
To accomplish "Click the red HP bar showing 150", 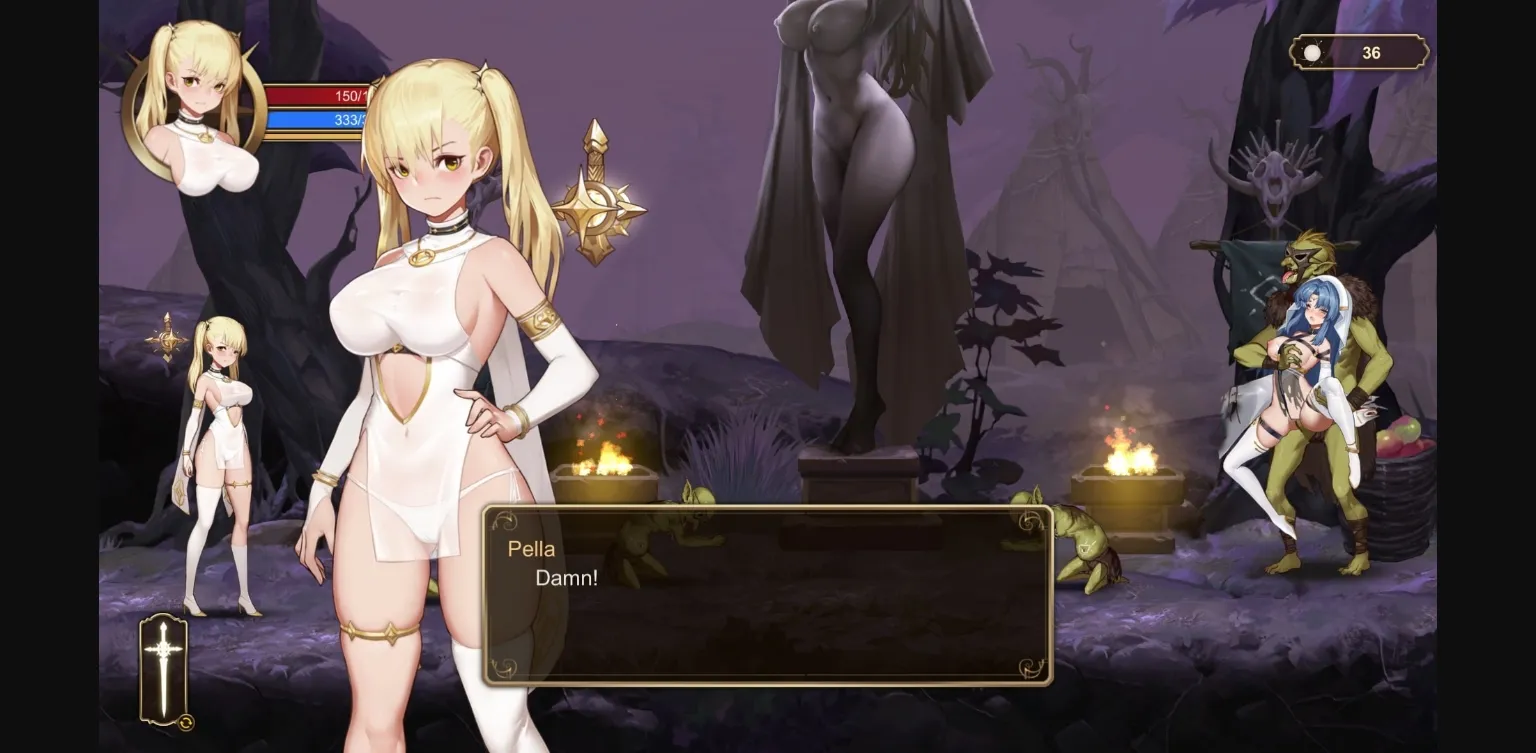I will point(317,98).
